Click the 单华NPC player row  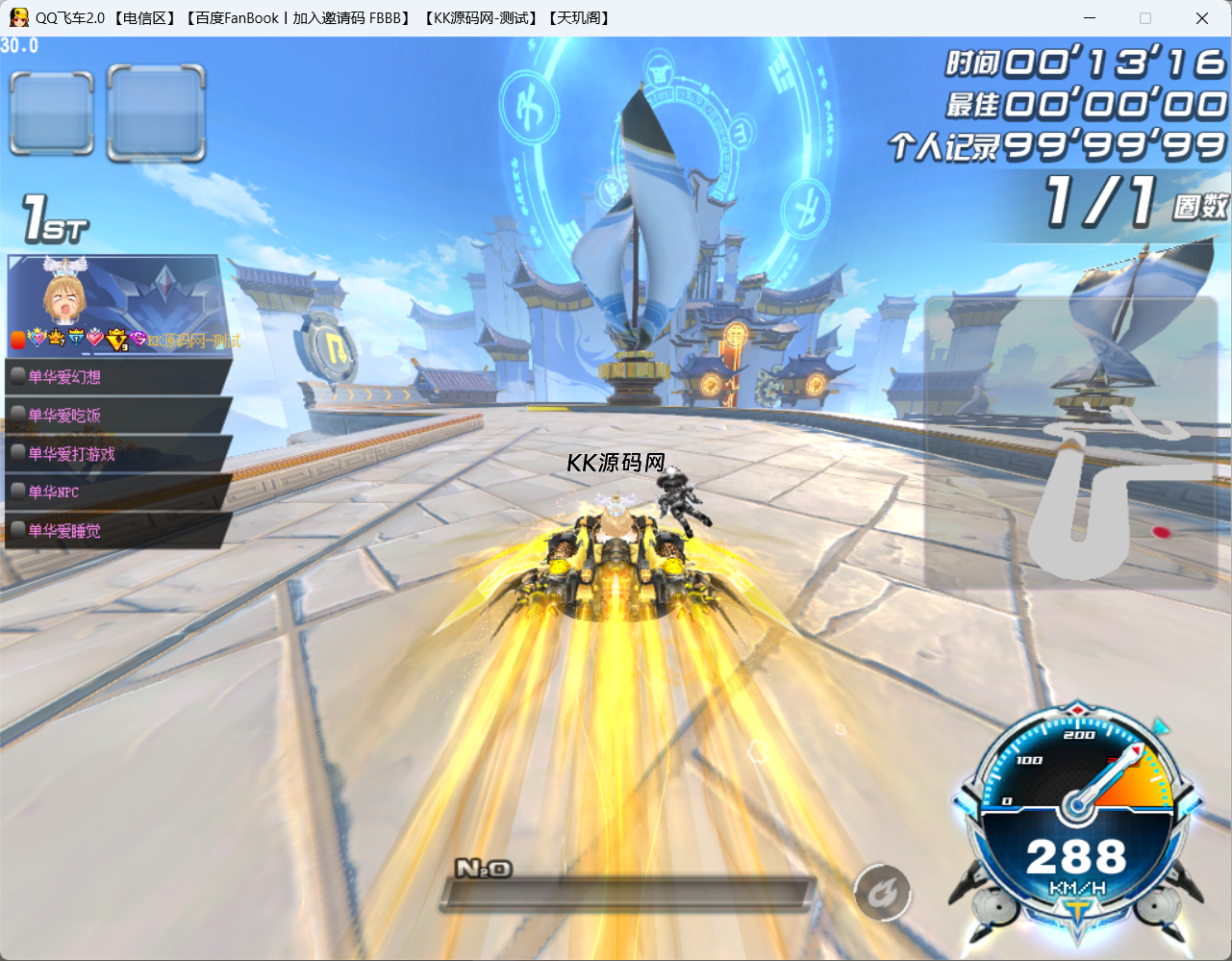[115, 492]
